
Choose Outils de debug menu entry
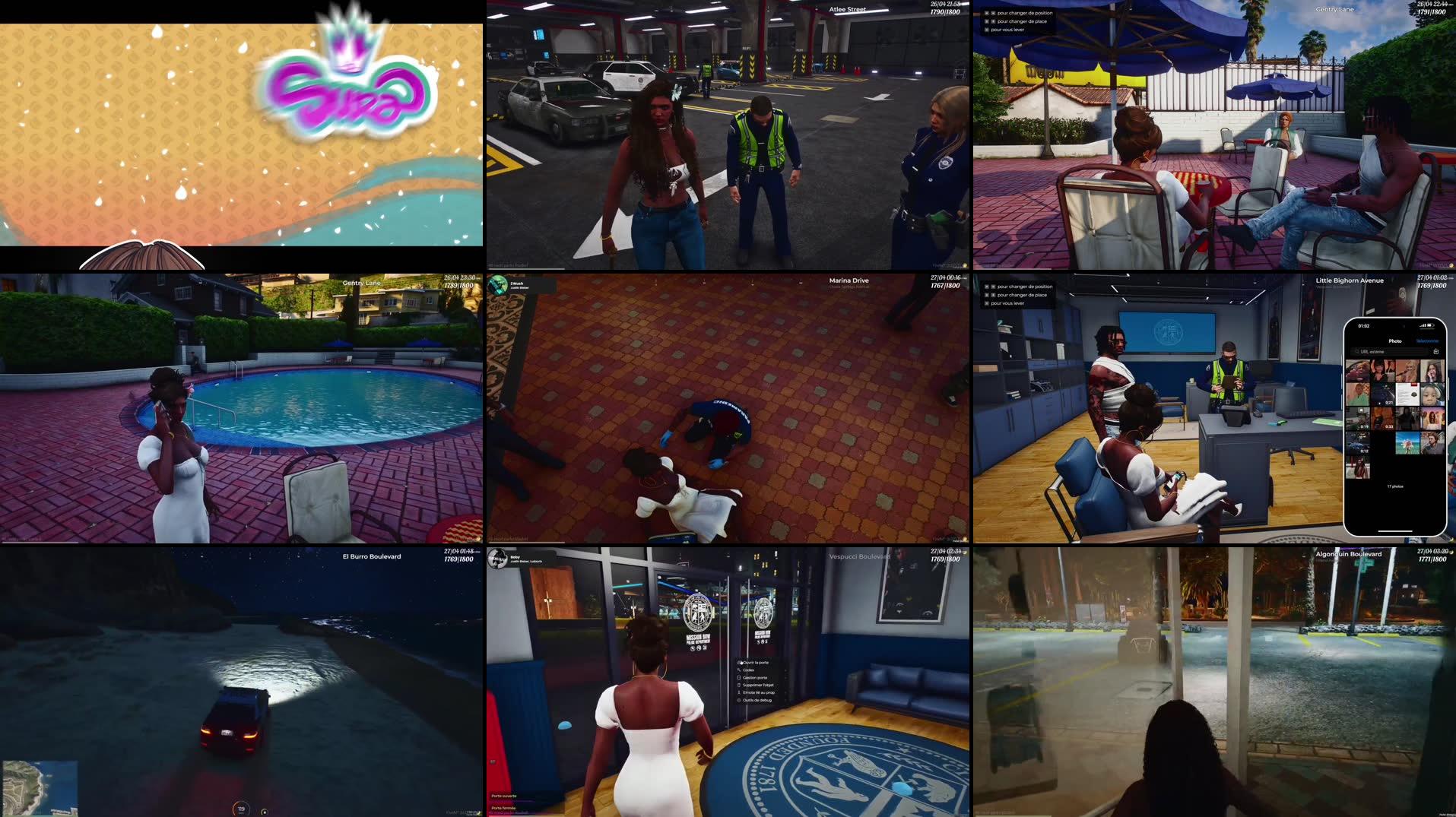point(757,700)
